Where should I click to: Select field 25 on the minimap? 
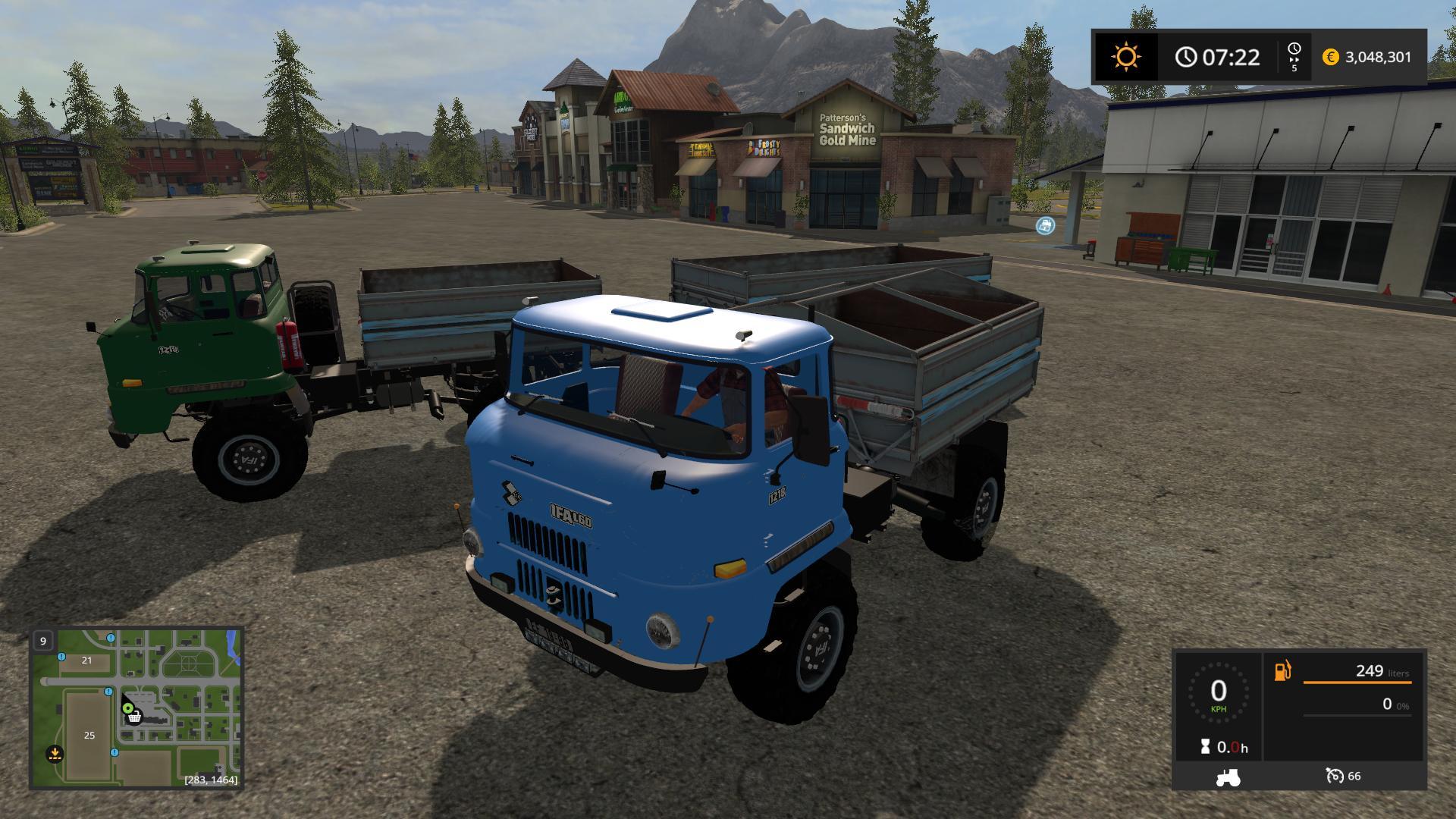click(x=89, y=735)
